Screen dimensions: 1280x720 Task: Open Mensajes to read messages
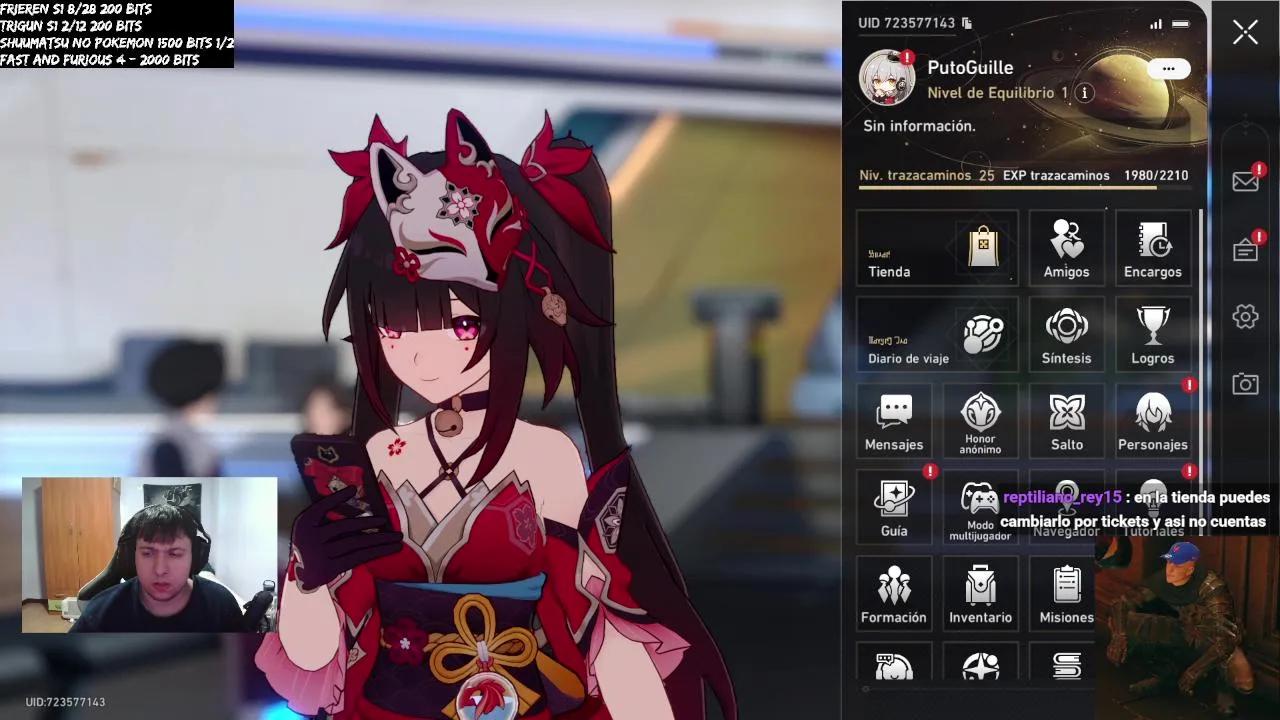tap(893, 420)
